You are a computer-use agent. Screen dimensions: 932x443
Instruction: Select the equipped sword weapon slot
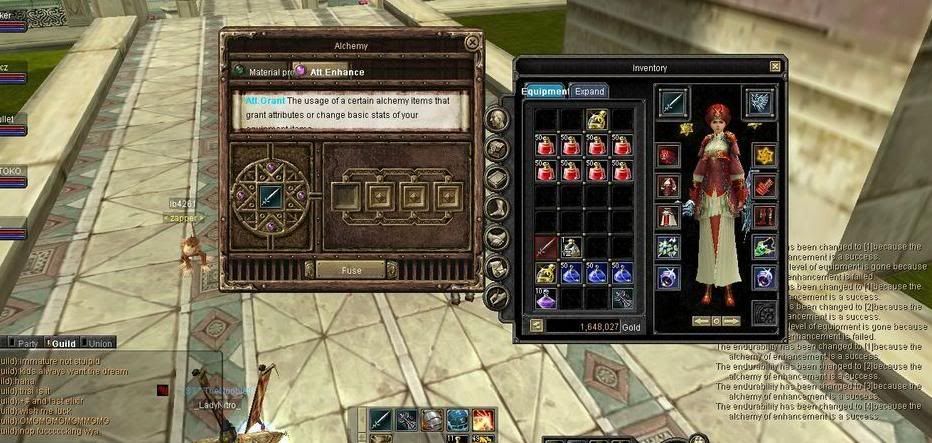[673, 104]
